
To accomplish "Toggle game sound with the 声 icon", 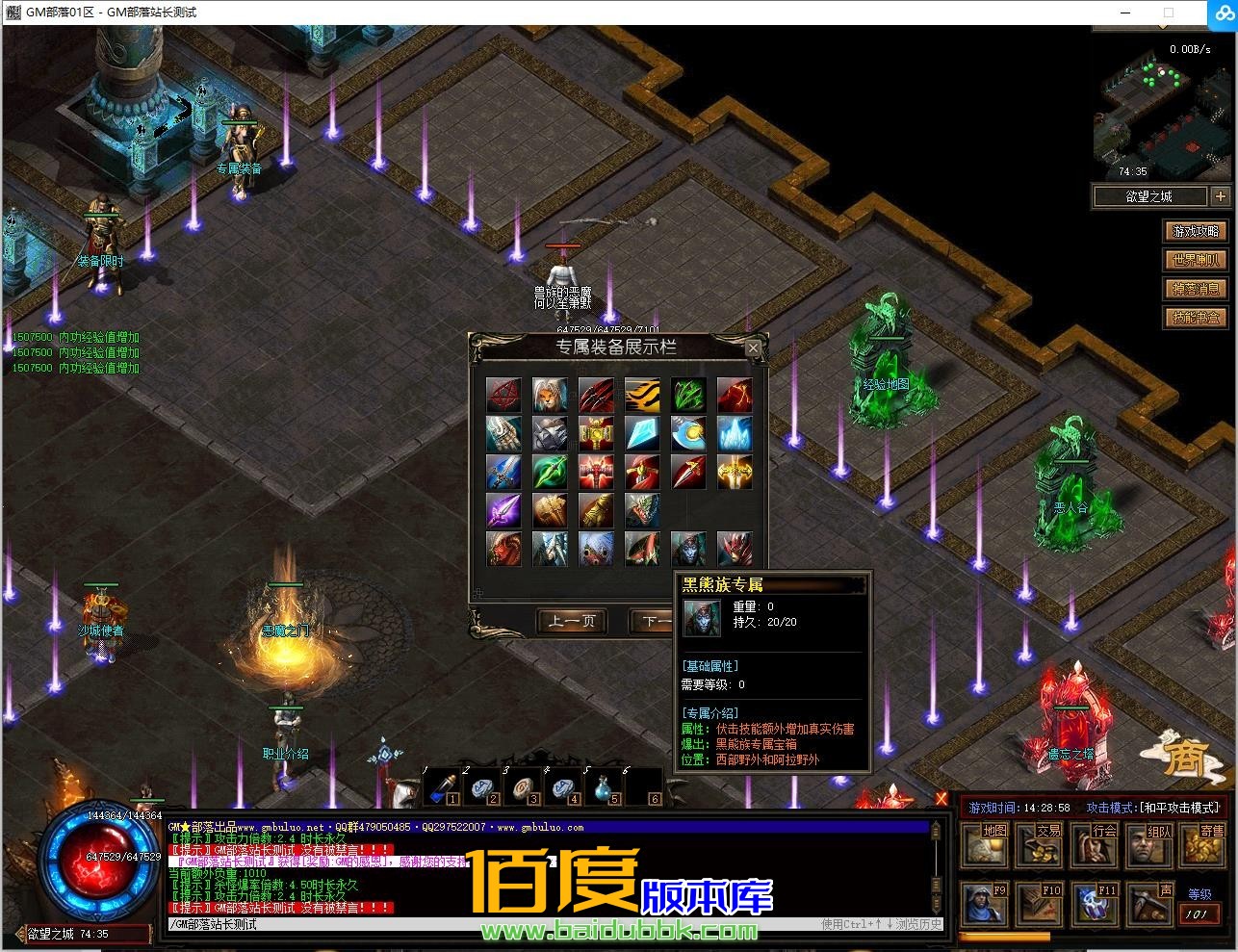I will [x=1148, y=903].
